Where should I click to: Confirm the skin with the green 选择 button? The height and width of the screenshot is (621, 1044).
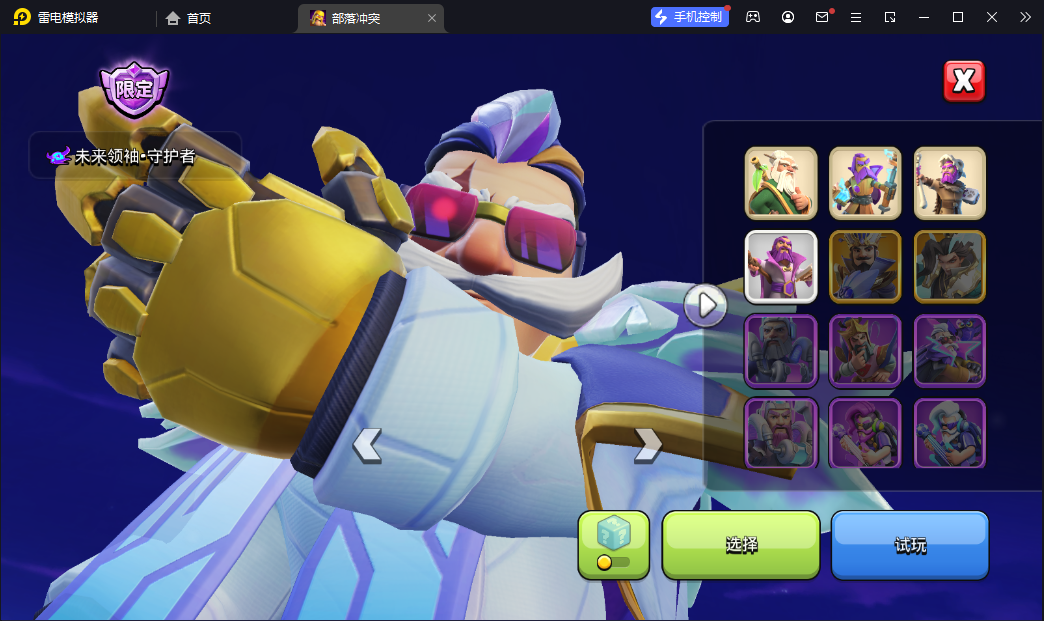point(741,545)
